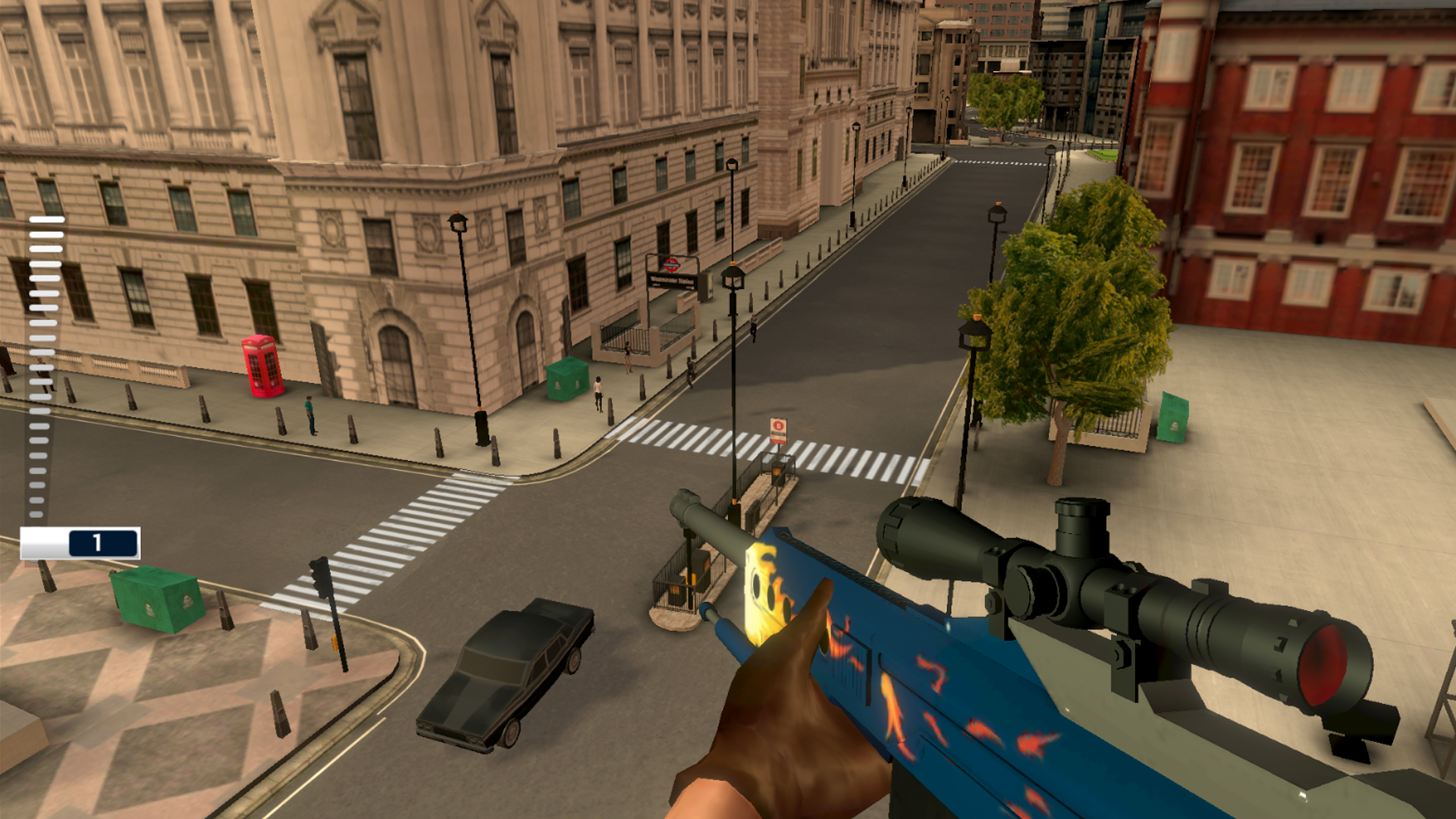Image resolution: width=1456 pixels, height=819 pixels.
Task: Click the Westminster Station roundel sign
Action: click(673, 263)
